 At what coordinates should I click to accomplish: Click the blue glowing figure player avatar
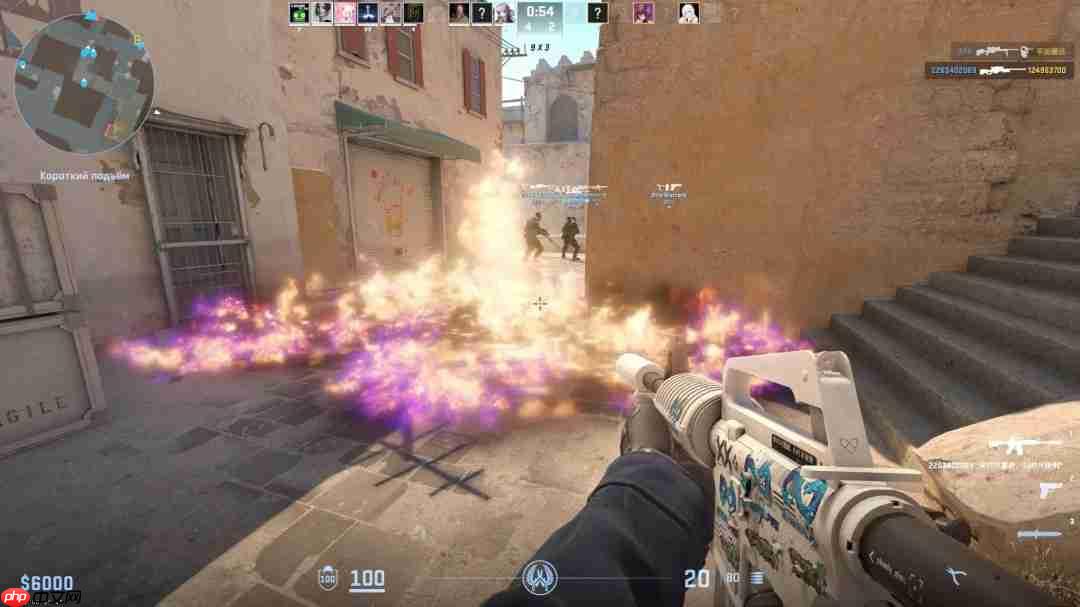pyautogui.click(x=365, y=13)
